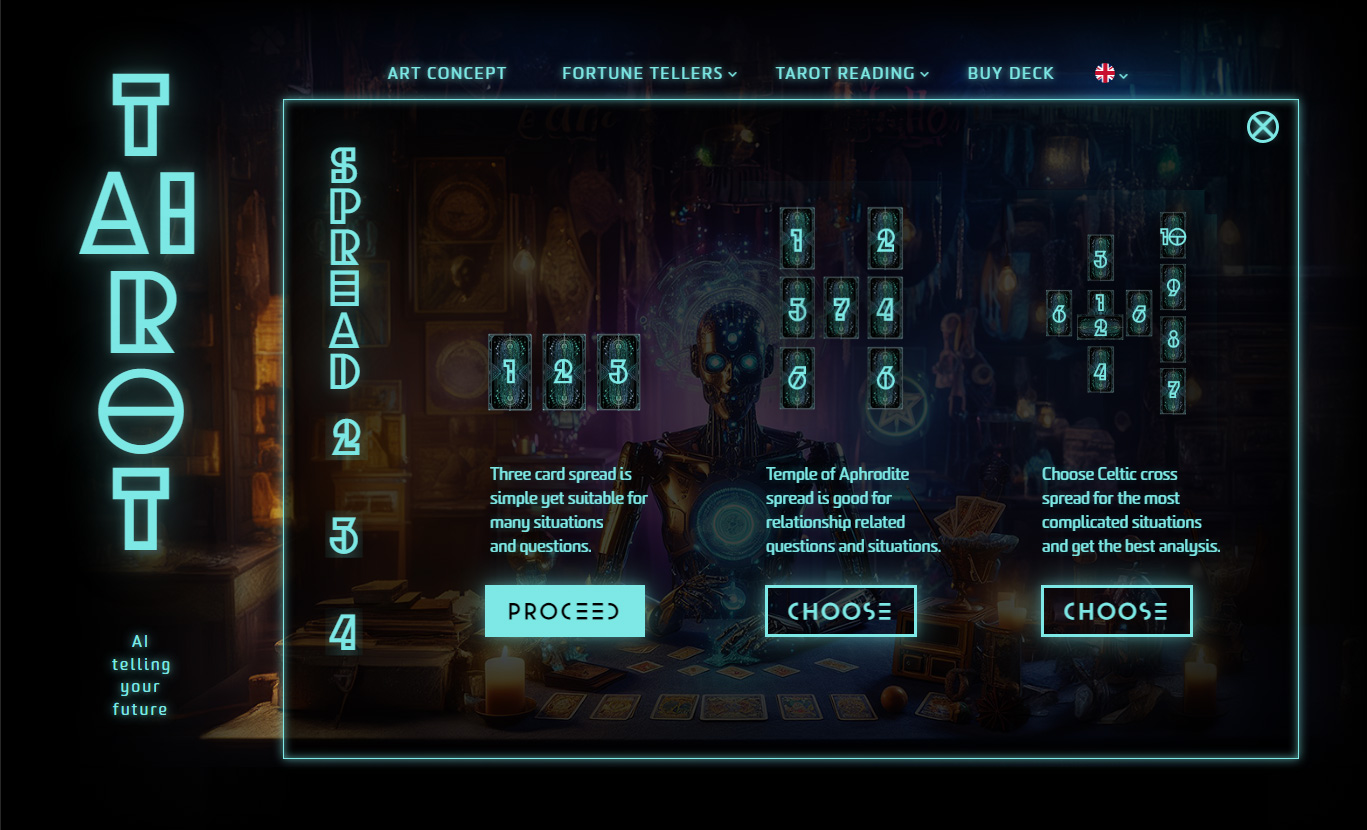The width and height of the screenshot is (1367, 830).
Task: Click the AI Tarot logo
Action: pyautogui.click(x=139, y=312)
